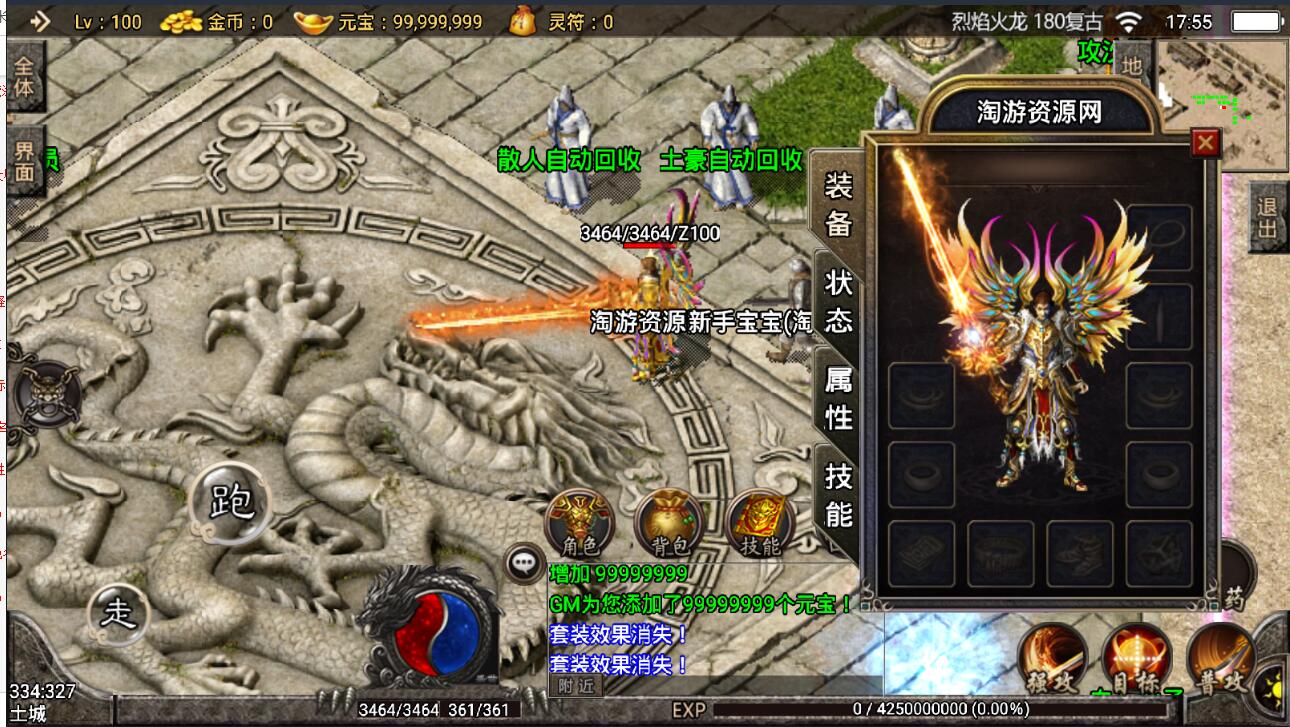The width and height of the screenshot is (1290, 727).
Task: Close the character equipment panel
Action: click(1206, 143)
